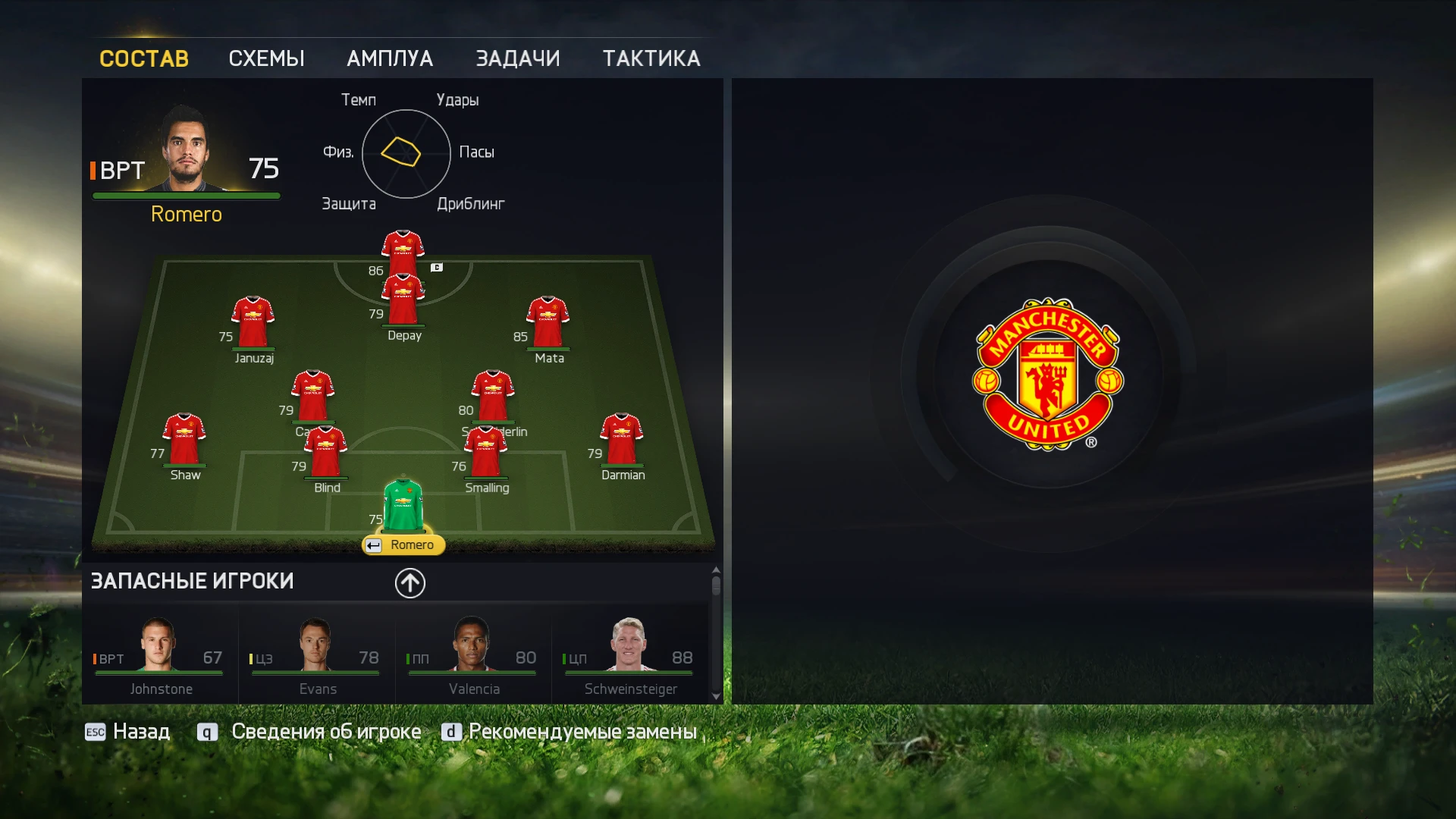
Task: Click Romero's green rating bar under his portrait
Action: [x=186, y=194]
